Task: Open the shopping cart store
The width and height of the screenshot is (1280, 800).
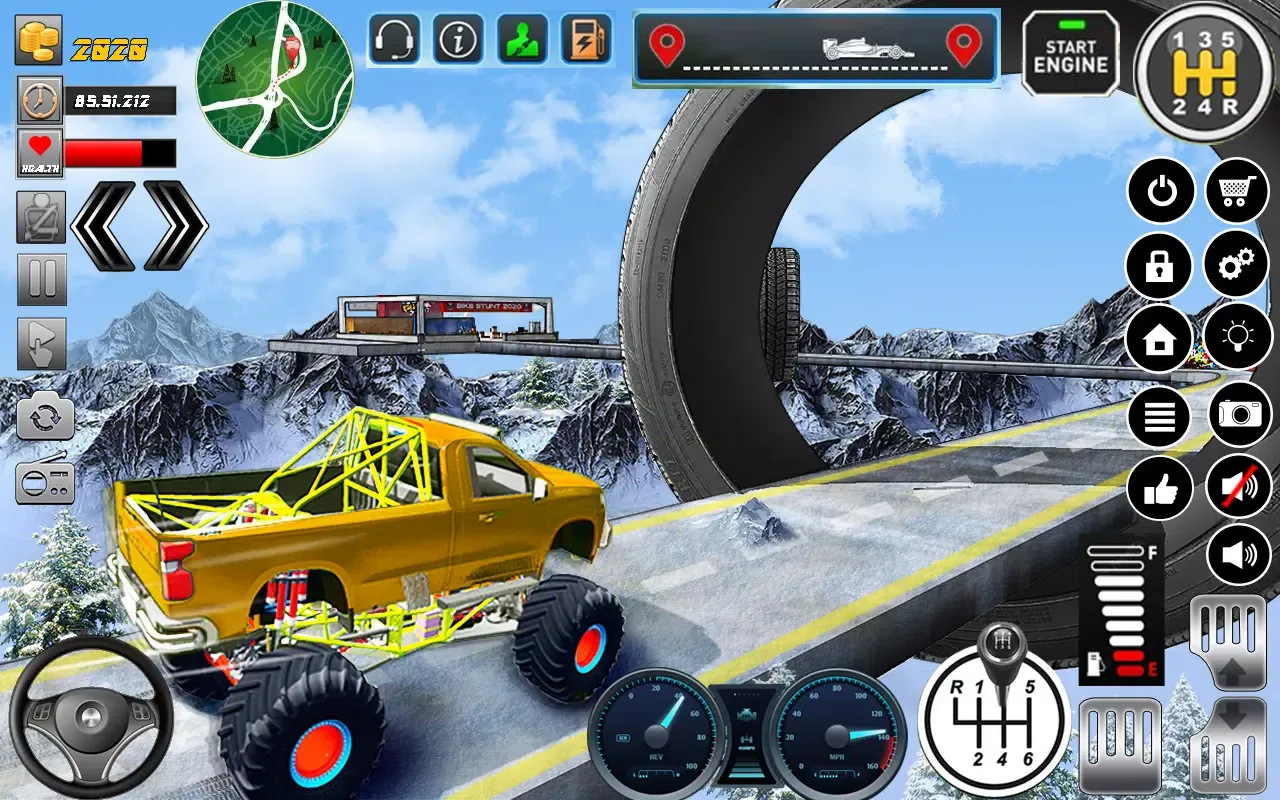Action: (1238, 190)
